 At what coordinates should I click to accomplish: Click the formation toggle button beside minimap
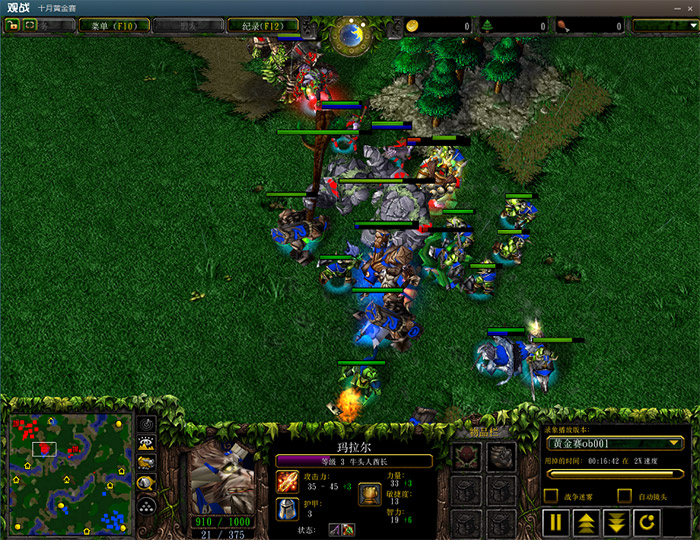[146, 507]
